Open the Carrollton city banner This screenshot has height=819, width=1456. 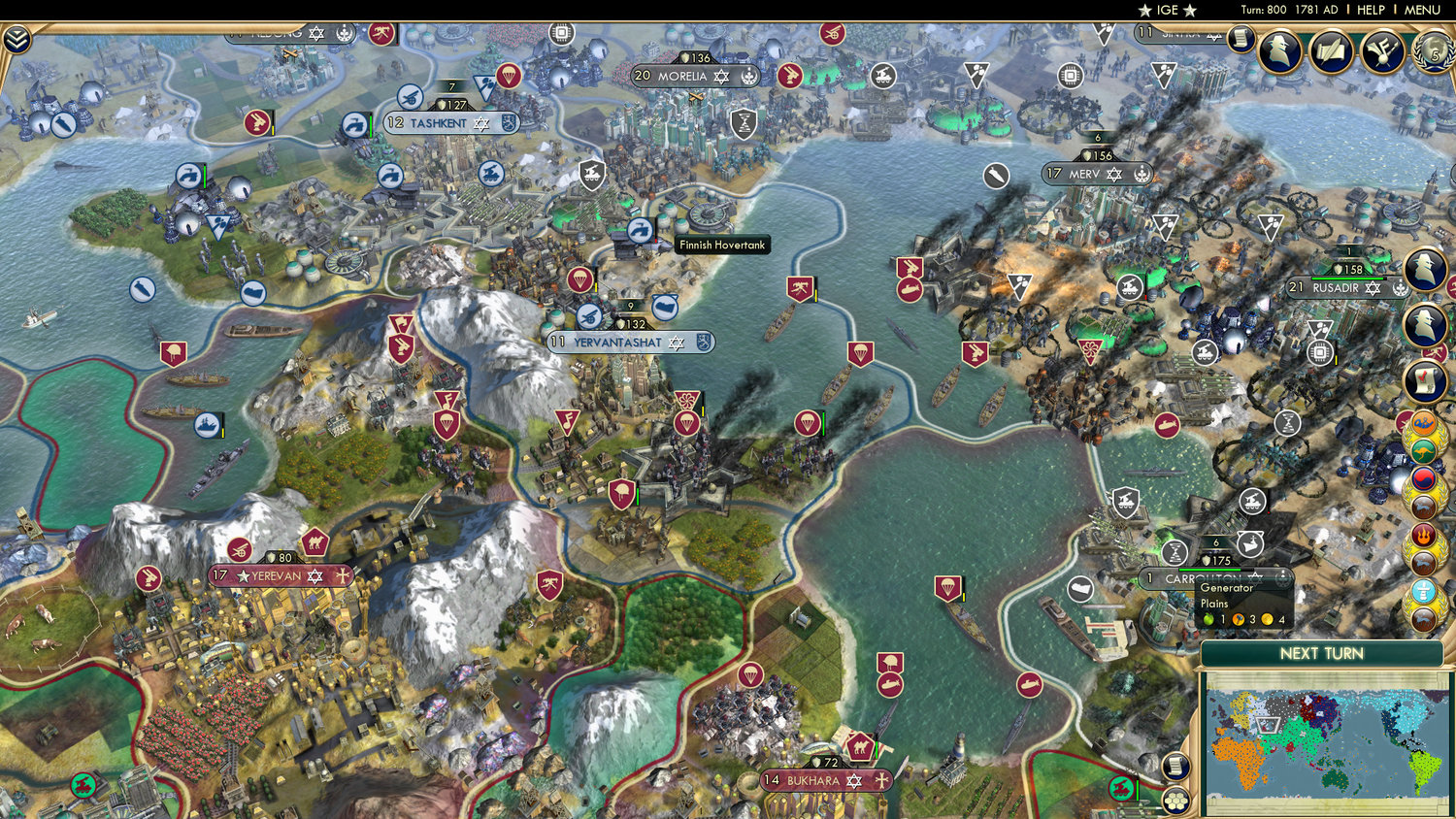point(1194,577)
